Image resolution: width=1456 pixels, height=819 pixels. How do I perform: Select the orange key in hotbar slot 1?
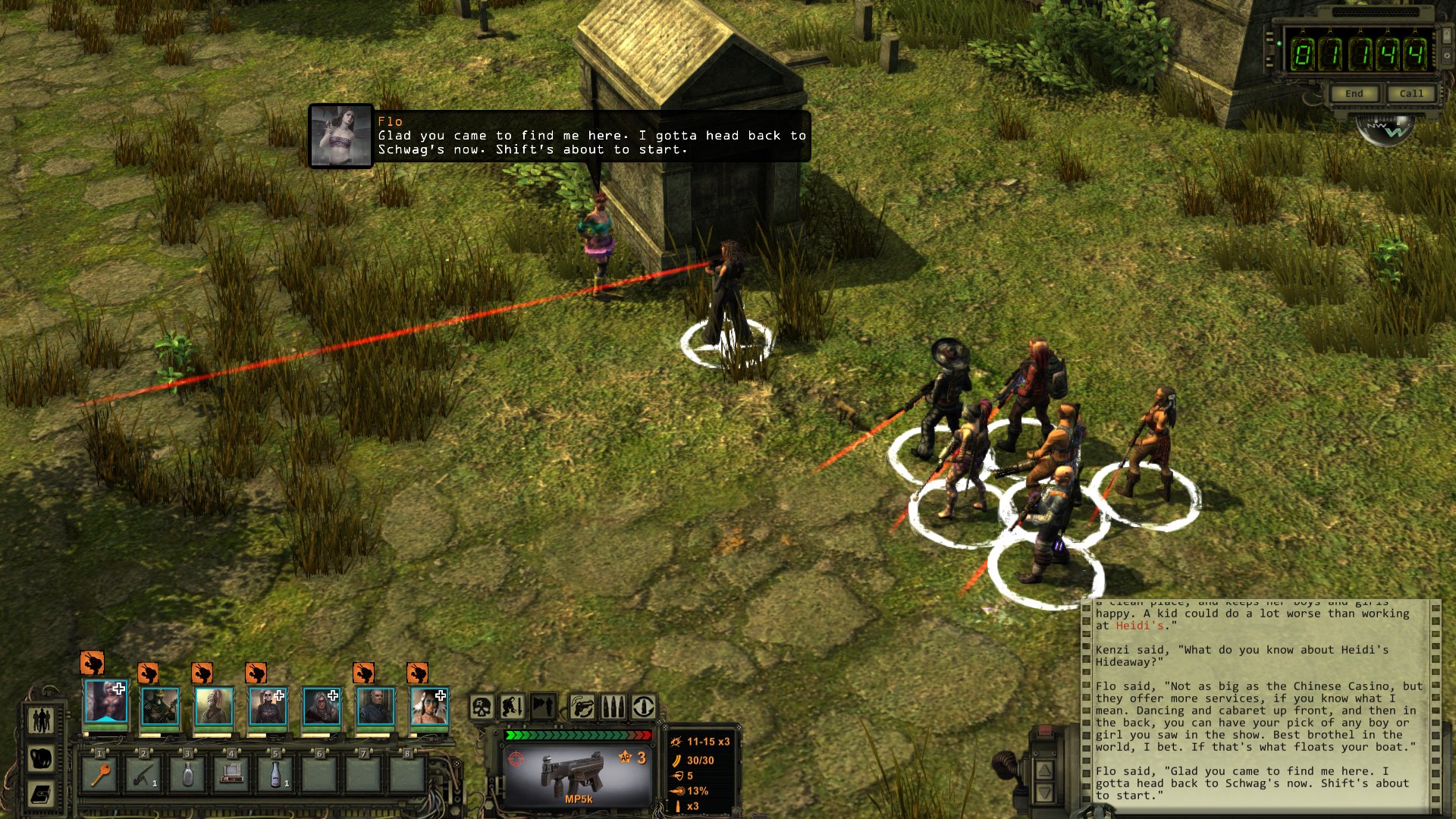(101, 774)
